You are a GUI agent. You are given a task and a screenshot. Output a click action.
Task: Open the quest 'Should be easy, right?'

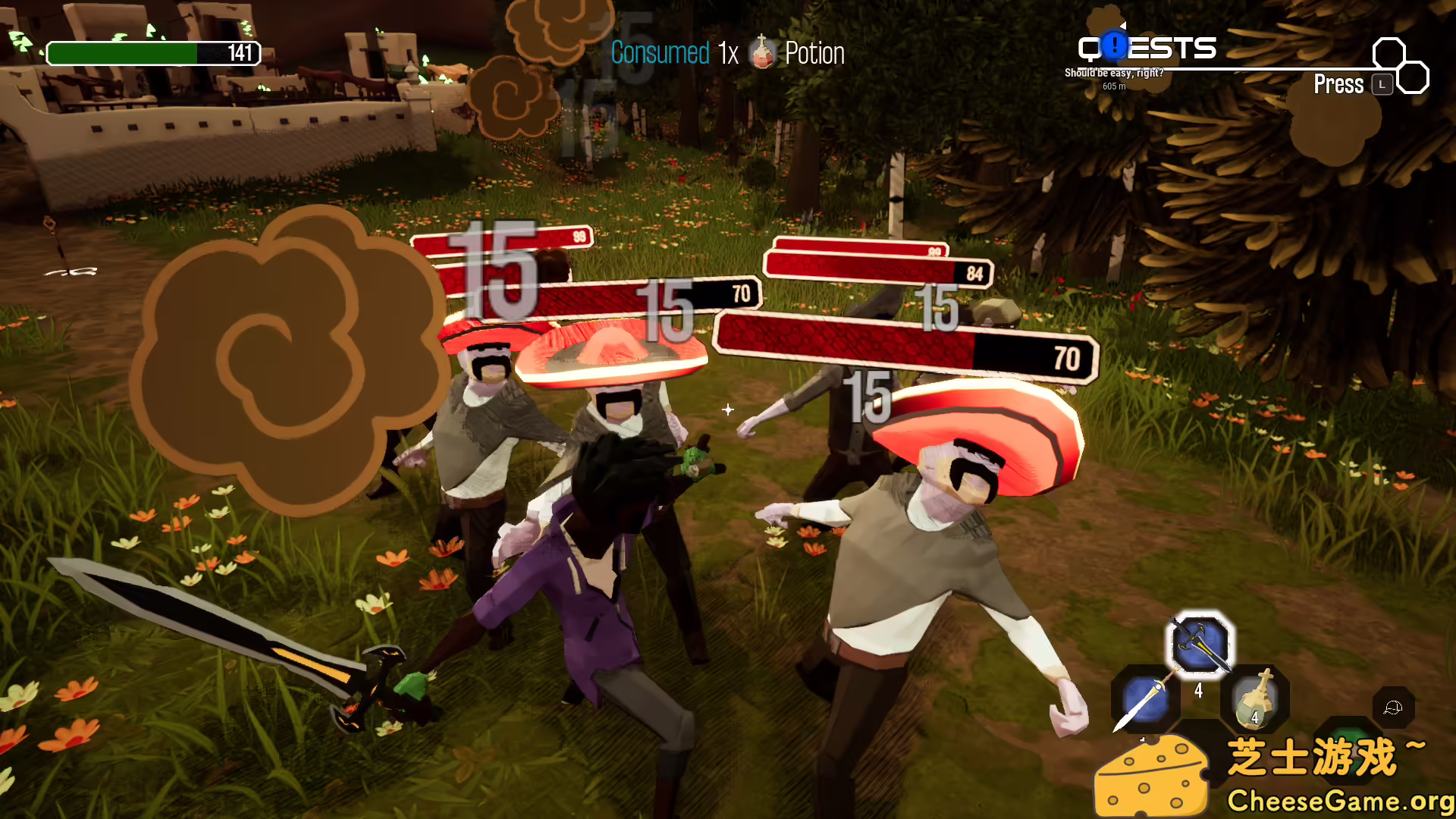coord(1113,73)
